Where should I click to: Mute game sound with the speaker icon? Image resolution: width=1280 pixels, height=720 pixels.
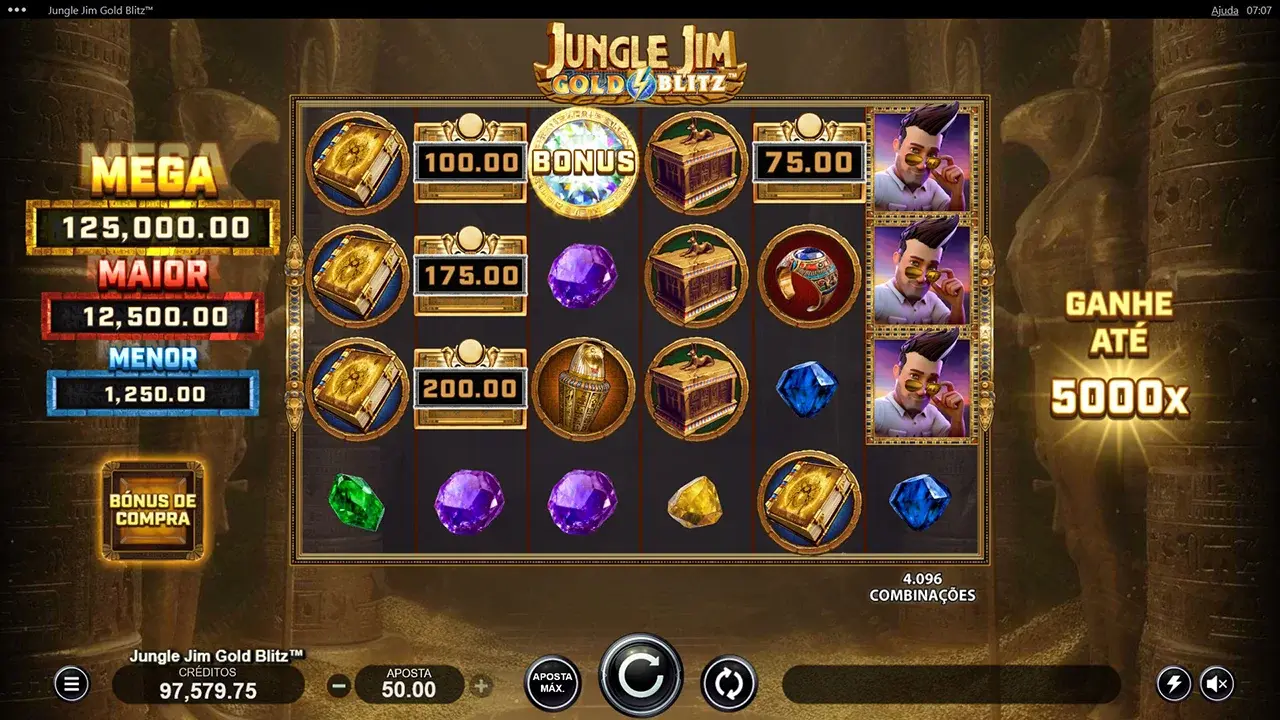(x=1218, y=684)
